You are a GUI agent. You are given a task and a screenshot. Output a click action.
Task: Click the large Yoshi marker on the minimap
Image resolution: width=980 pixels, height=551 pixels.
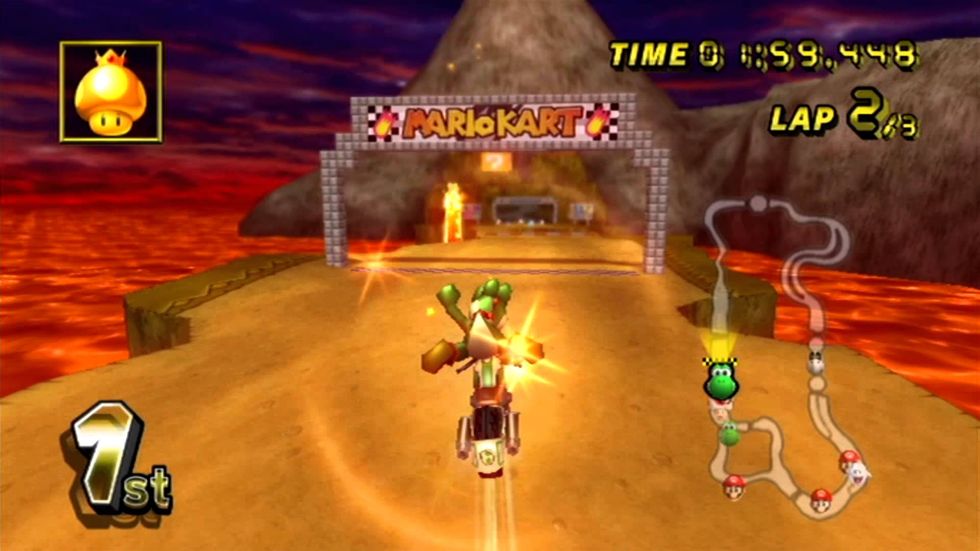(x=719, y=381)
